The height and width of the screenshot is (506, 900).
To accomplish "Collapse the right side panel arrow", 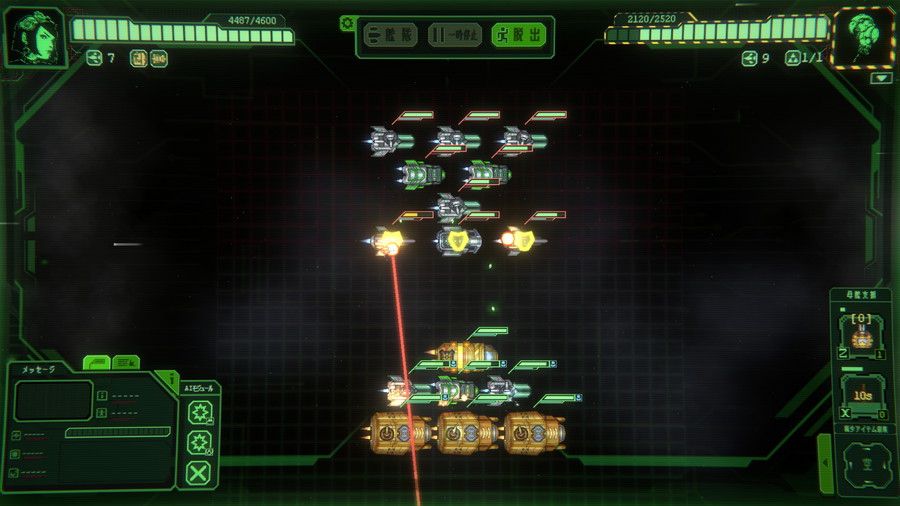I will click(x=824, y=464).
